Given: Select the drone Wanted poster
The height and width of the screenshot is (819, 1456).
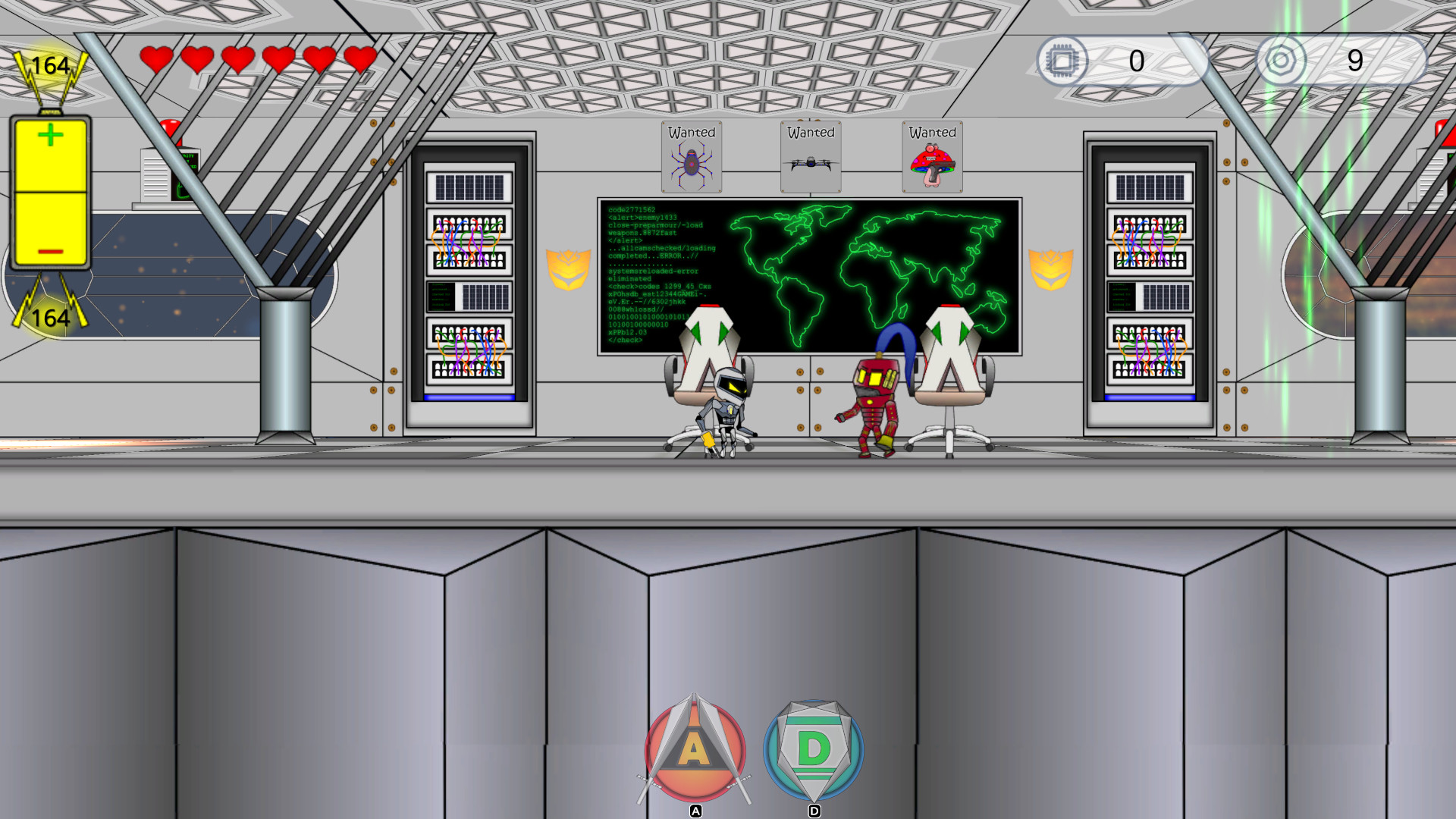Looking at the screenshot, I should pyautogui.click(x=809, y=156).
